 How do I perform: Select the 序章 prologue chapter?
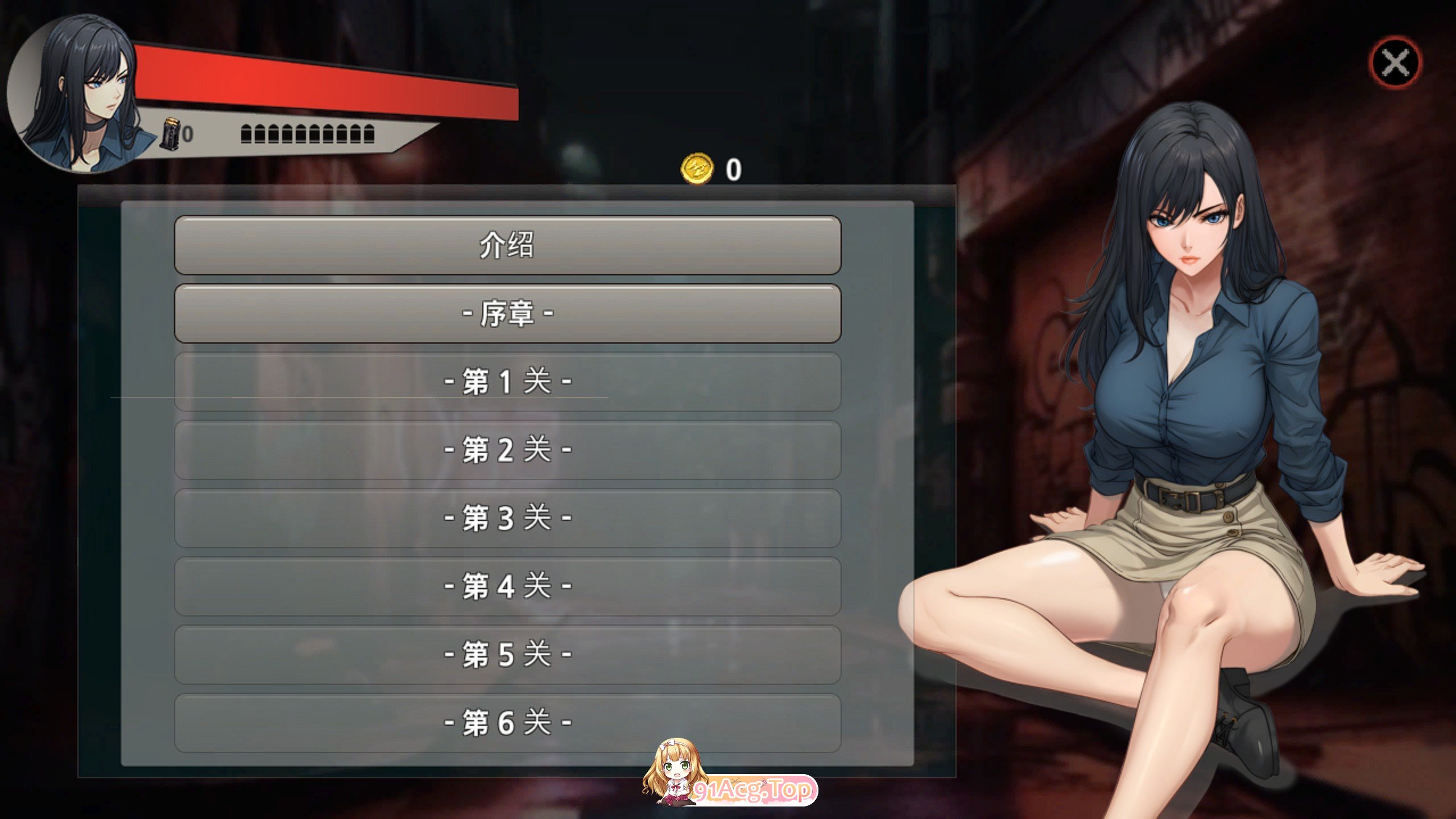pos(507,313)
